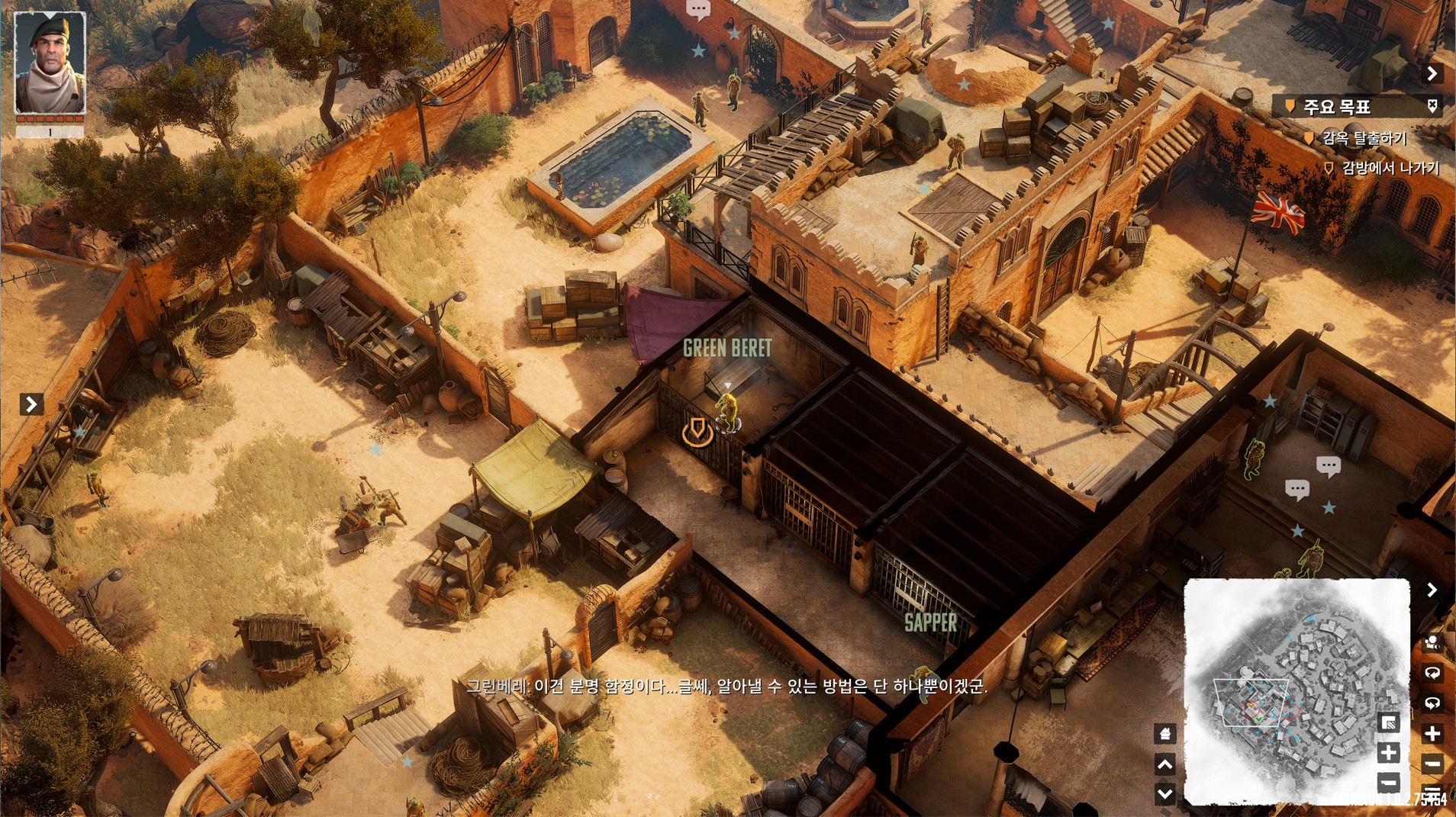The image size is (1456, 817).
Task: Toggle the marker icon on the 주요 목표 header
Action: (x=1432, y=106)
